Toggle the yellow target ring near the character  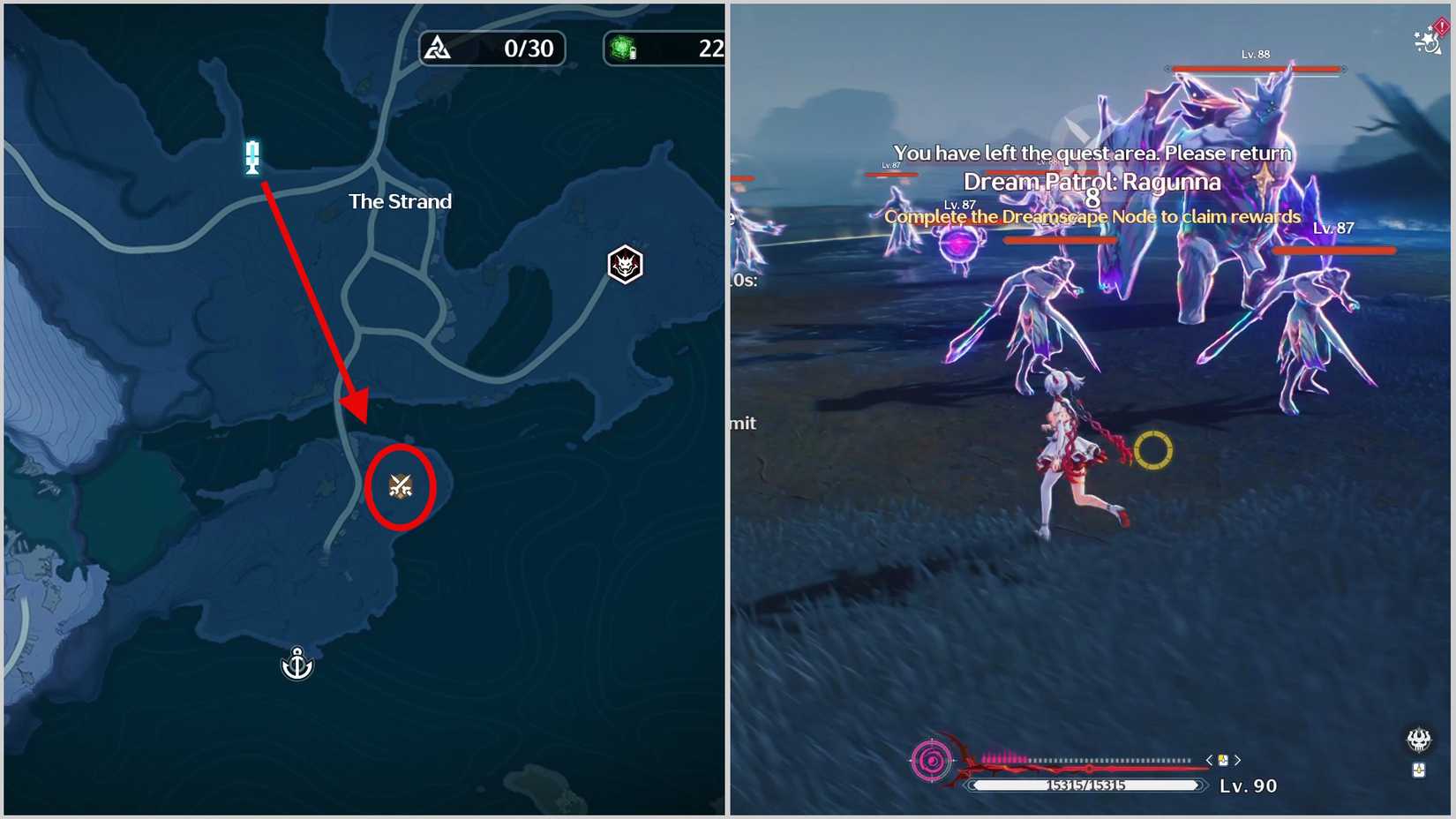[x=1154, y=452]
